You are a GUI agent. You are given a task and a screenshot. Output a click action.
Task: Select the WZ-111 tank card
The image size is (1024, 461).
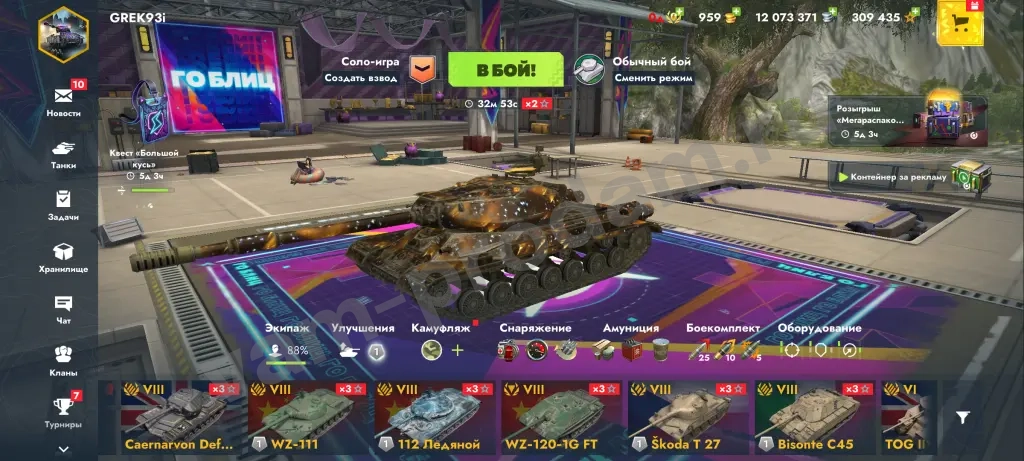pos(308,417)
